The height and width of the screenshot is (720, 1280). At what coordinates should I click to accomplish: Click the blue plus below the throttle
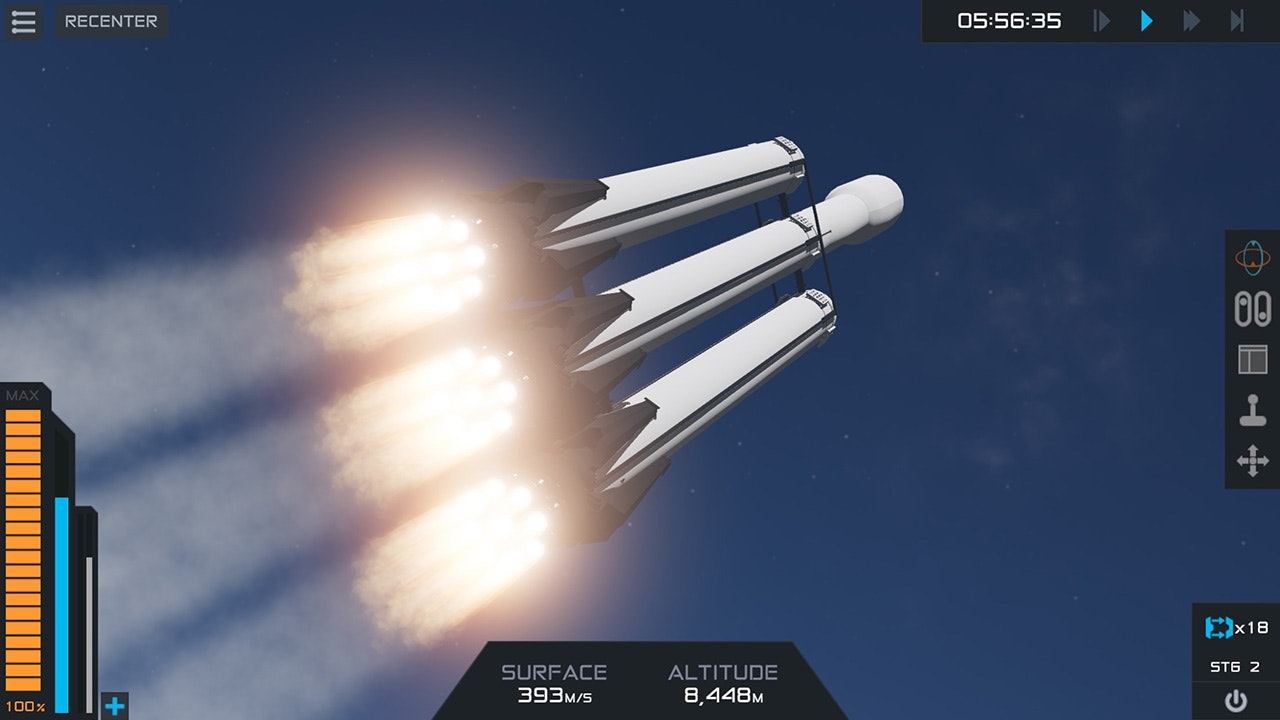point(117,706)
